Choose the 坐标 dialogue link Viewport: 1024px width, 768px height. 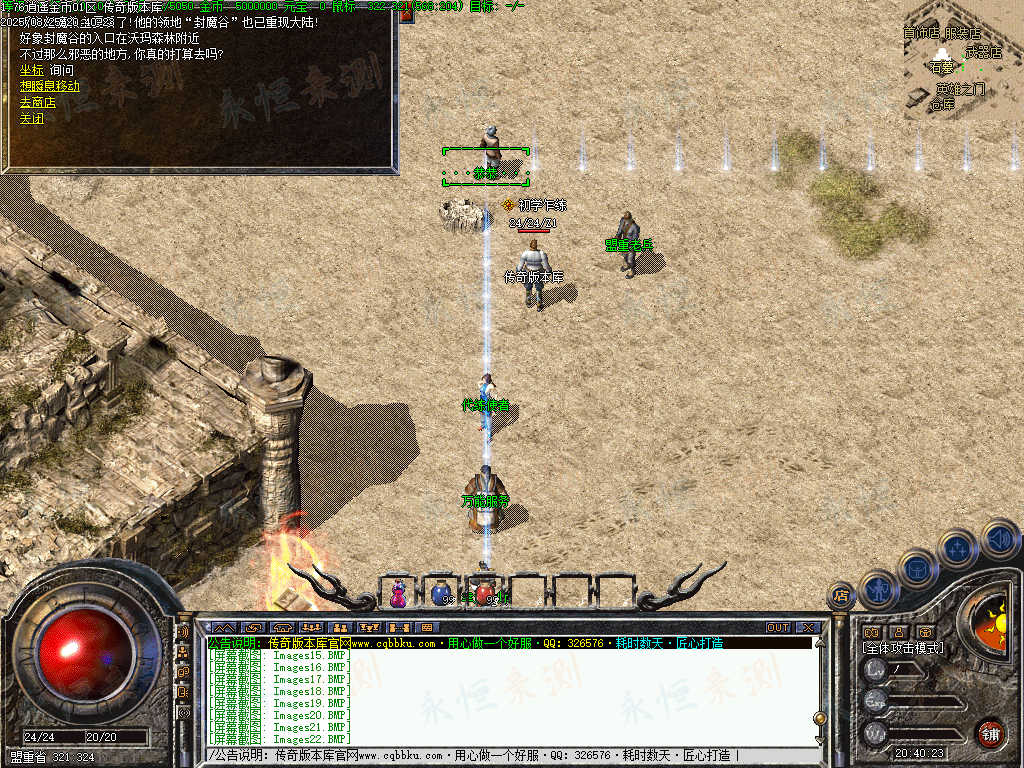(31, 70)
